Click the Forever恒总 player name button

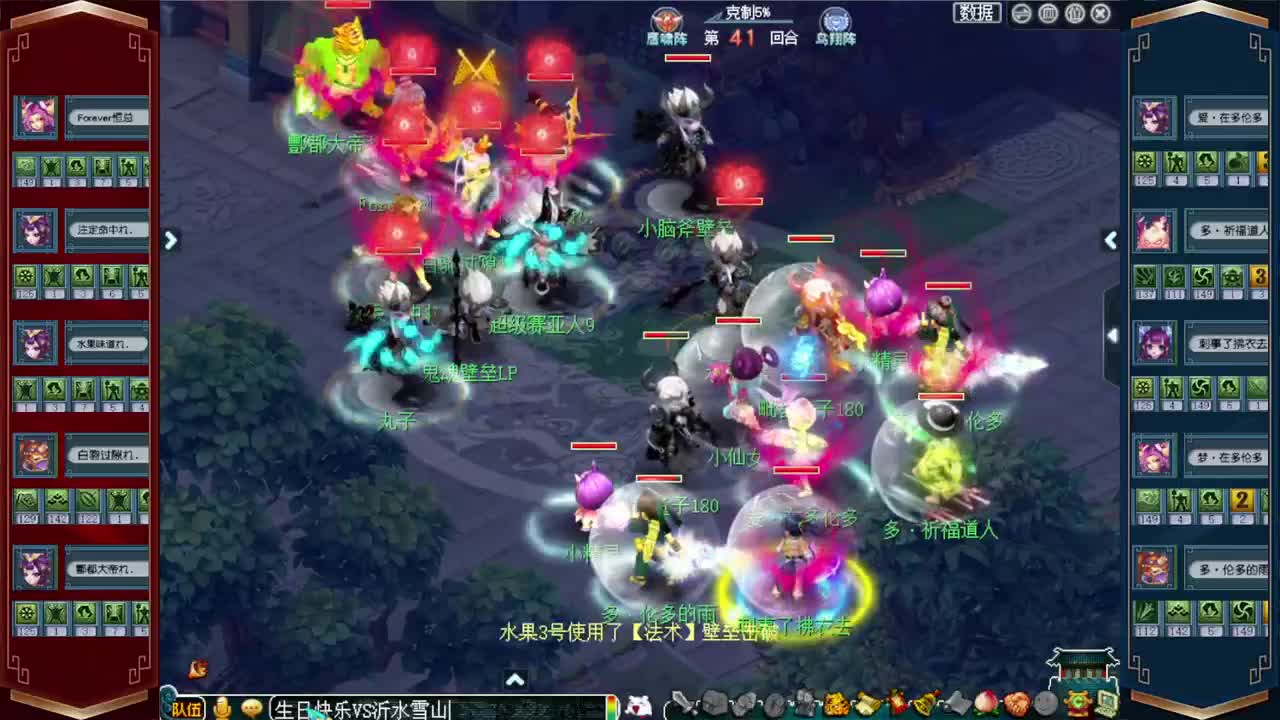pyautogui.click(x=103, y=117)
